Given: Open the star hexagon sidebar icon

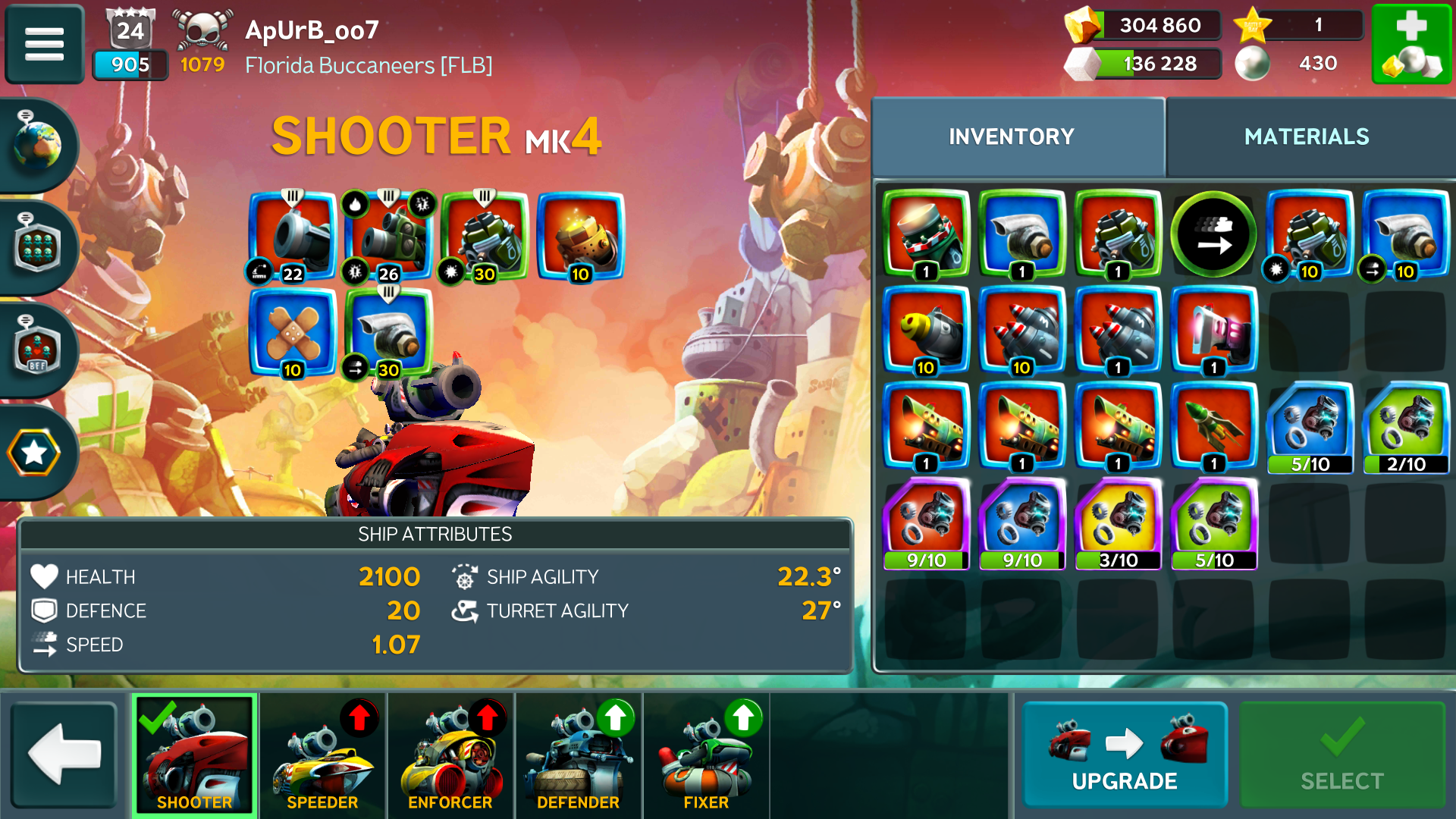Looking at the screenshot, I should (x=34, y=453).
